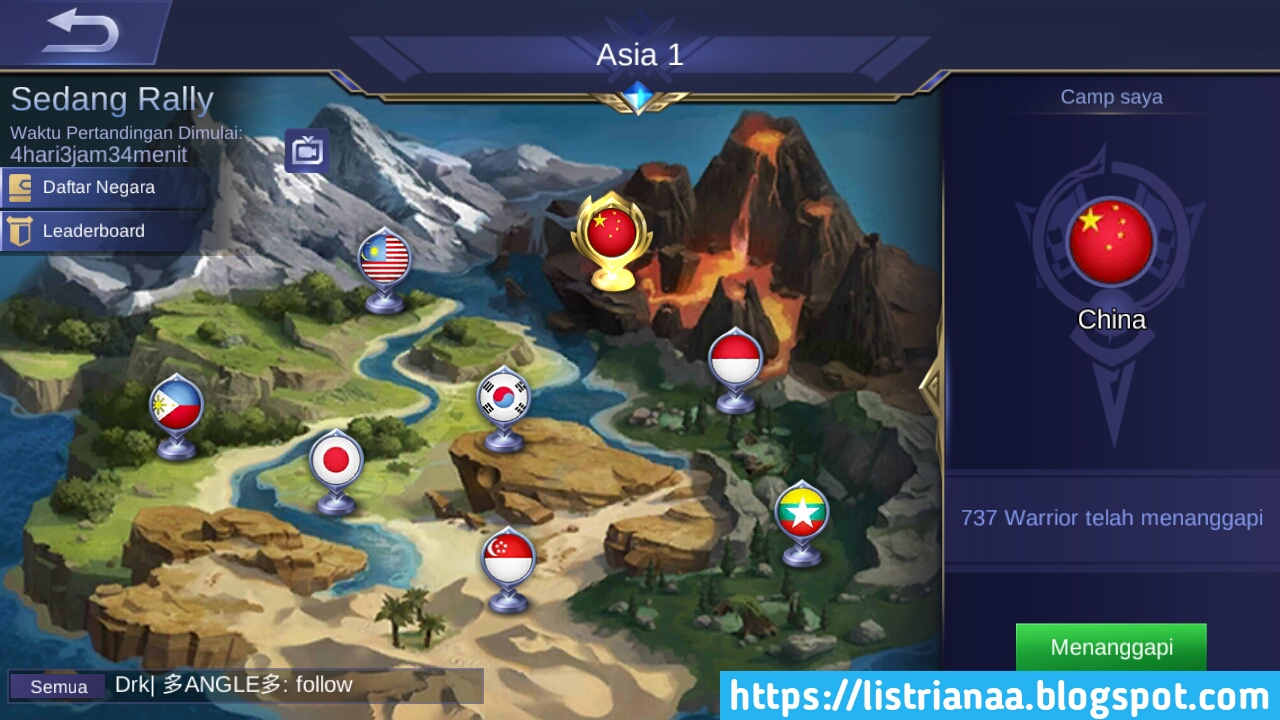The width and height of the screenshot is (1280, 720).
Task: Select the Indonesia flag pin
Action: 736,358
